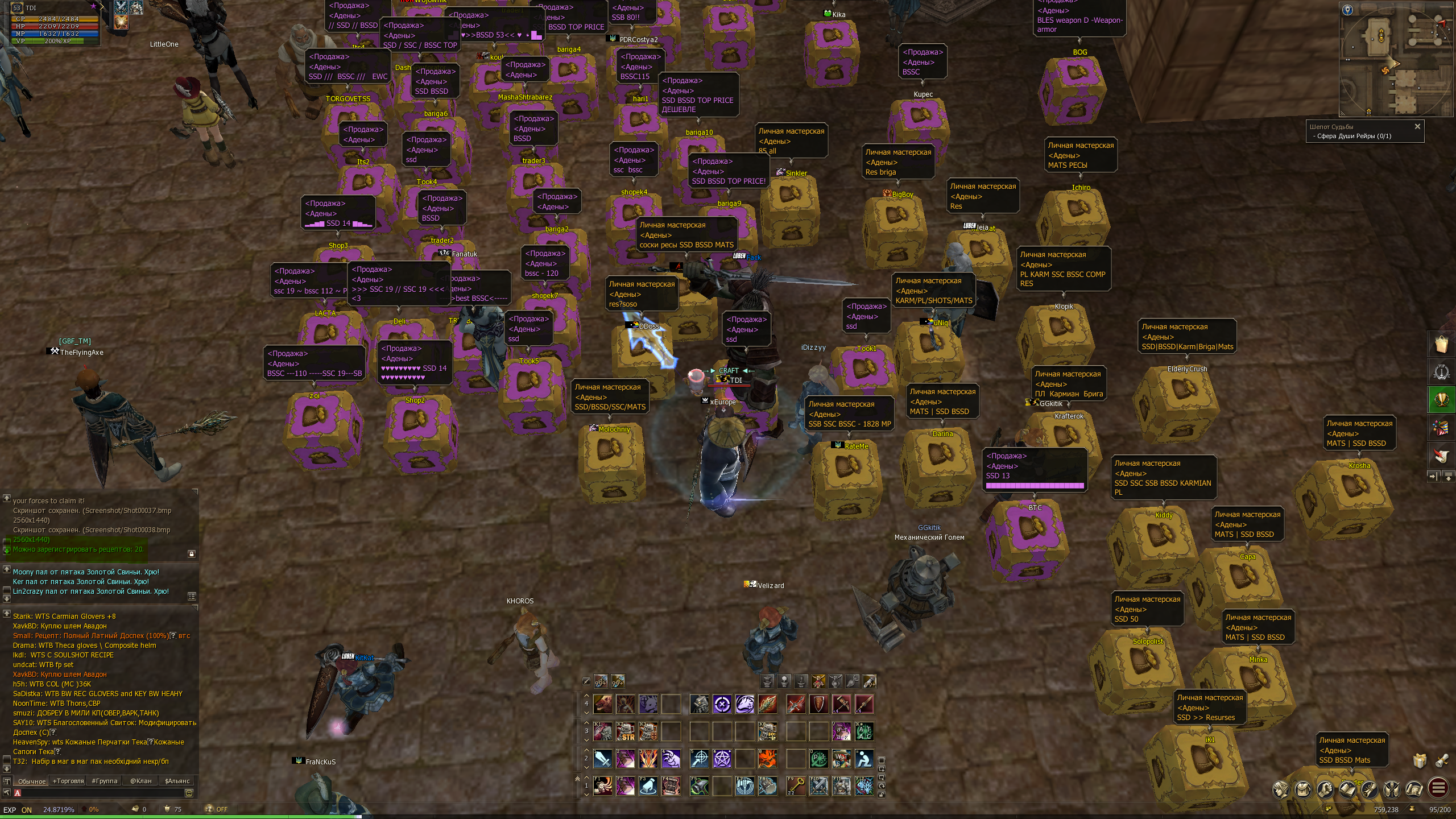The height and width of the screenshot is (819, 1456).
Task: Open the premium shop bag icon
Action: (1442, 343)
